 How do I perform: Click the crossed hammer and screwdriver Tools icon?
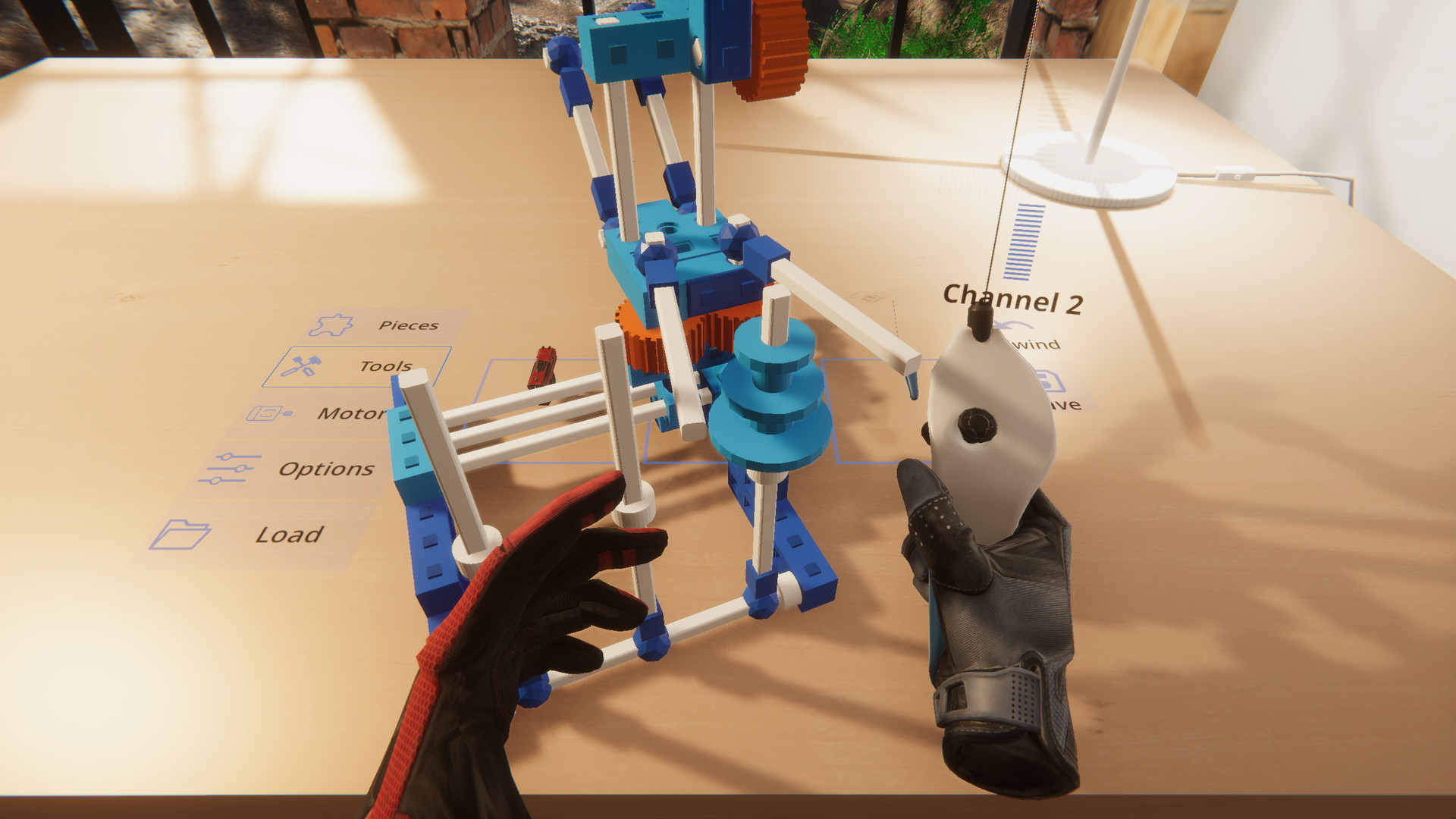tap(300, 364)
